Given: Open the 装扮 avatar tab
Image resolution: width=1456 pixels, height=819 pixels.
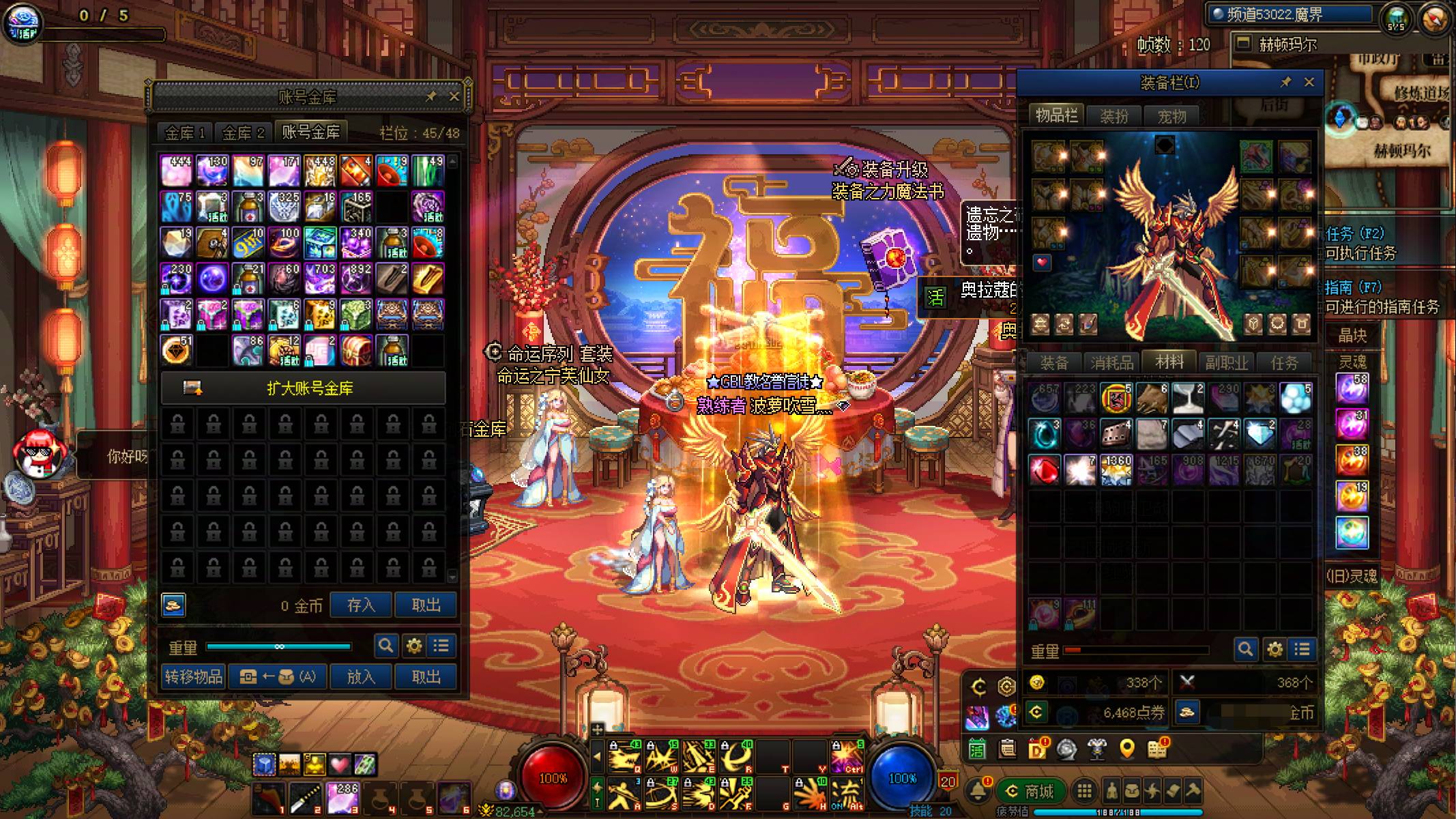Looking at the screenshot, I should tap(1114, 117).
